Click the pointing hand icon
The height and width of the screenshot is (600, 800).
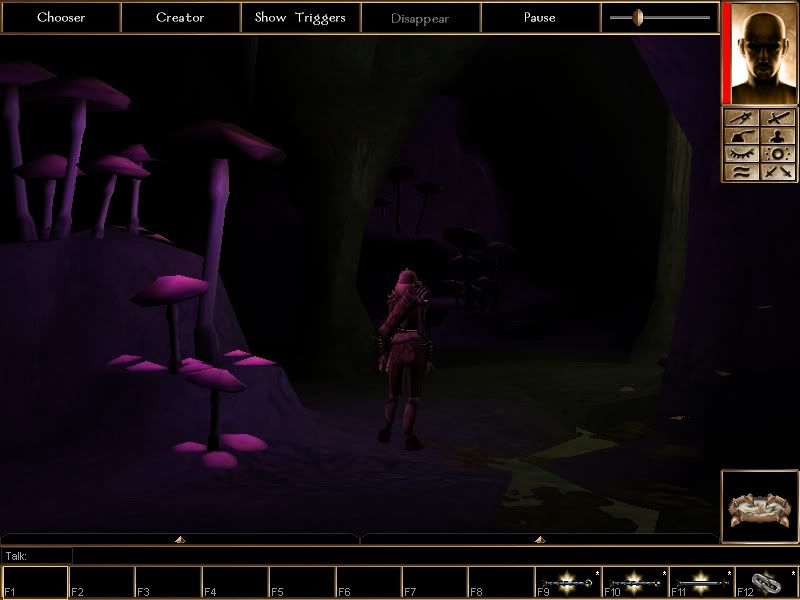pyautogui.click(x=741, y=136)
